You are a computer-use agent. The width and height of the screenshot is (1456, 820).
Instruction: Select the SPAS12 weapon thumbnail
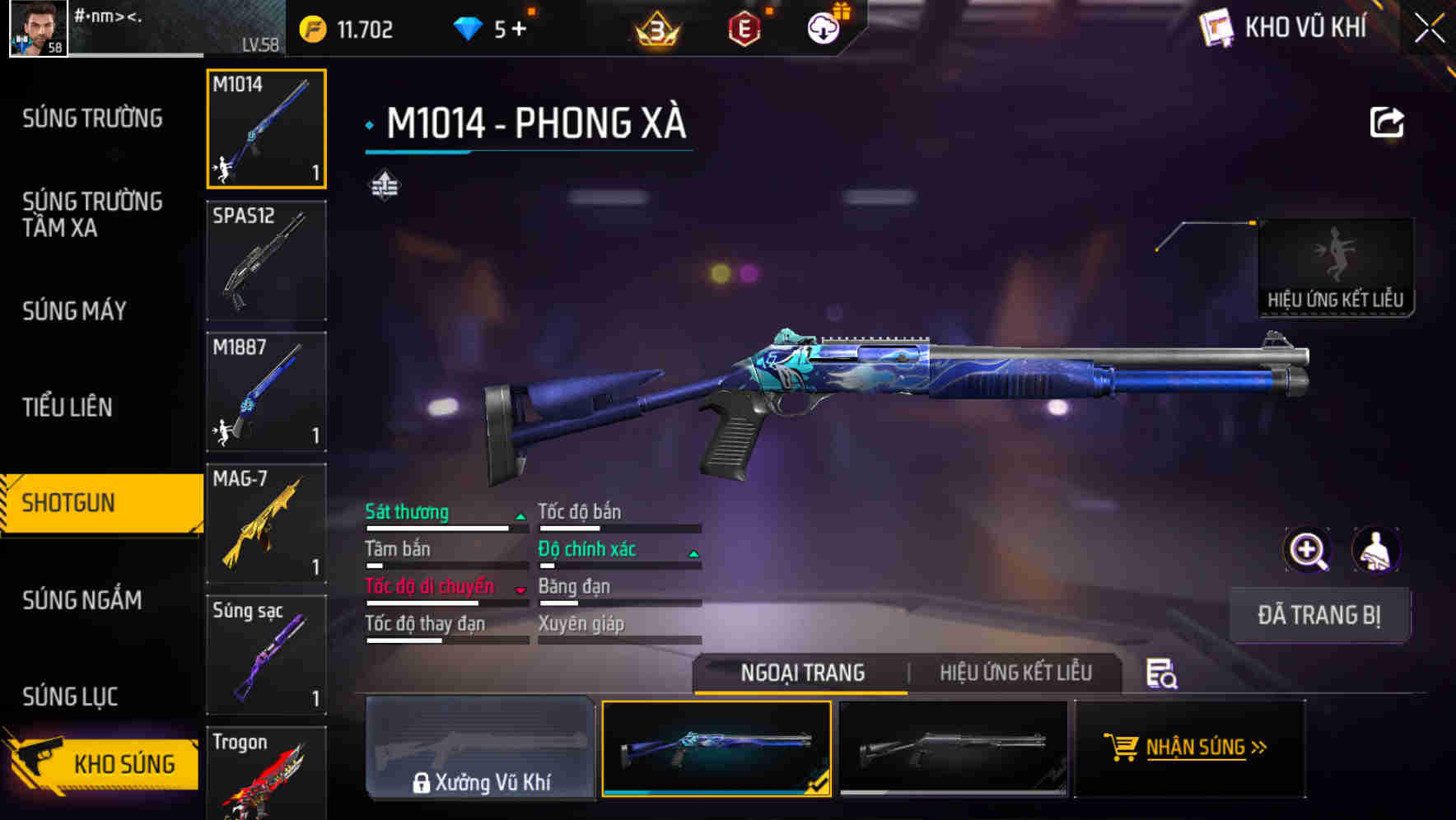[266, 260]
